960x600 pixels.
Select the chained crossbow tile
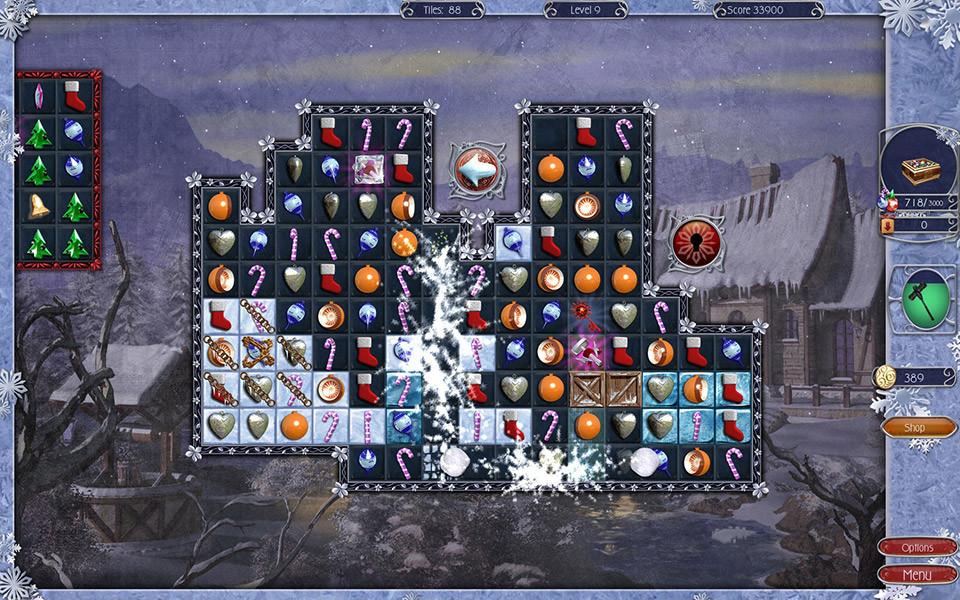point(257,352)
